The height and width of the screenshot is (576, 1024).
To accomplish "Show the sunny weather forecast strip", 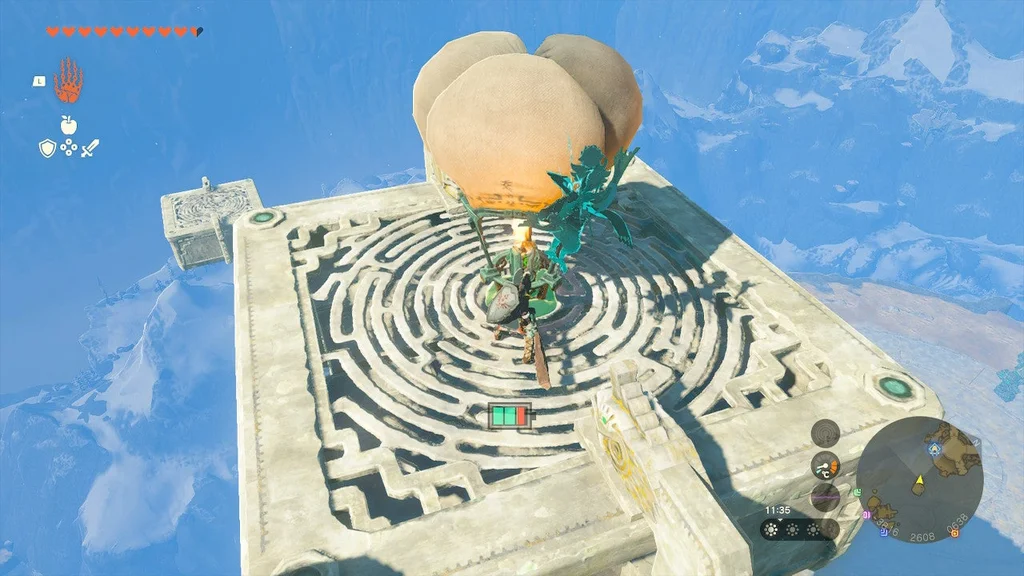I will [x=798, y=529].
